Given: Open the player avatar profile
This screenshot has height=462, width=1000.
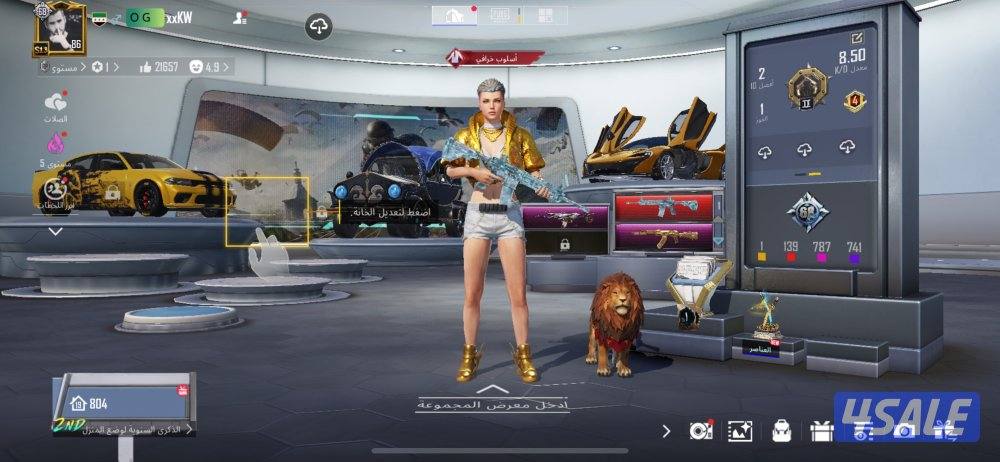Looking at the screenshot, I should point(59,28).
